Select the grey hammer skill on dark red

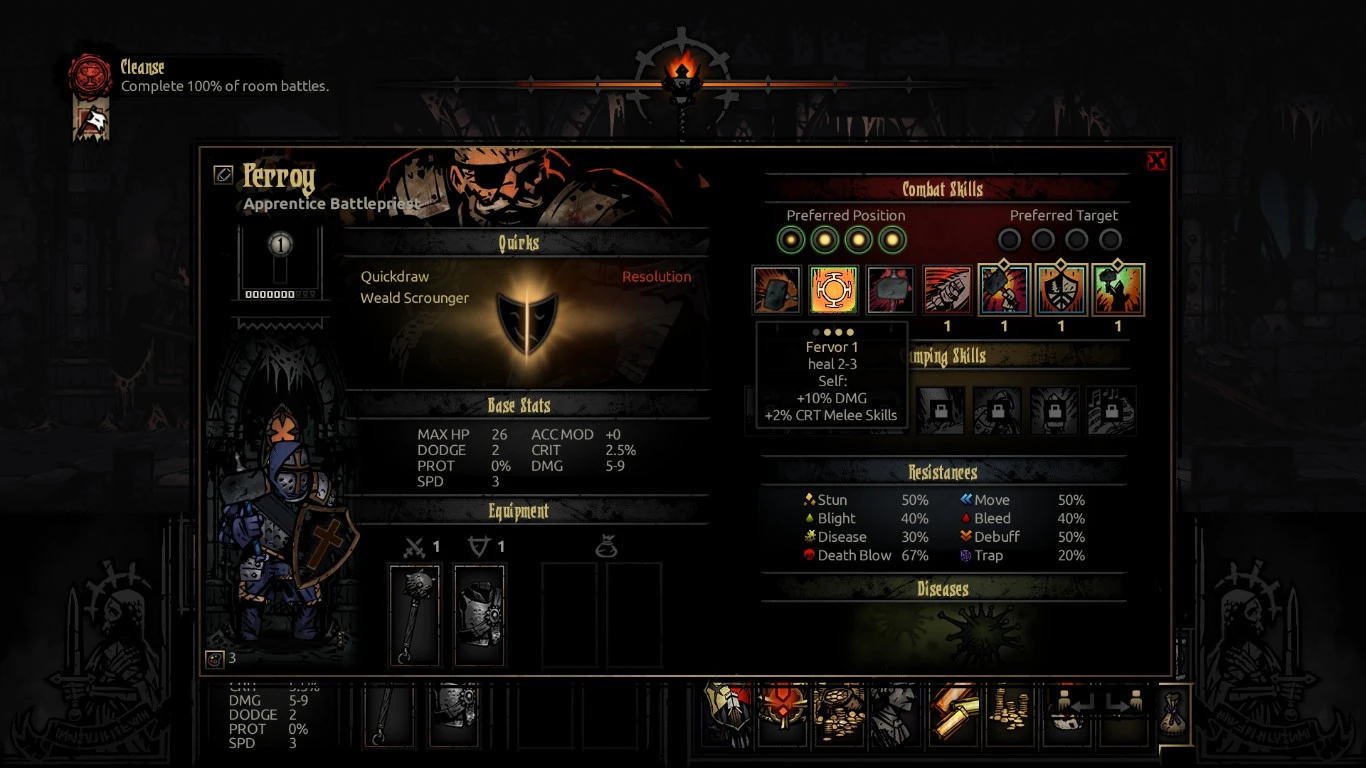(x=890, y=290)
